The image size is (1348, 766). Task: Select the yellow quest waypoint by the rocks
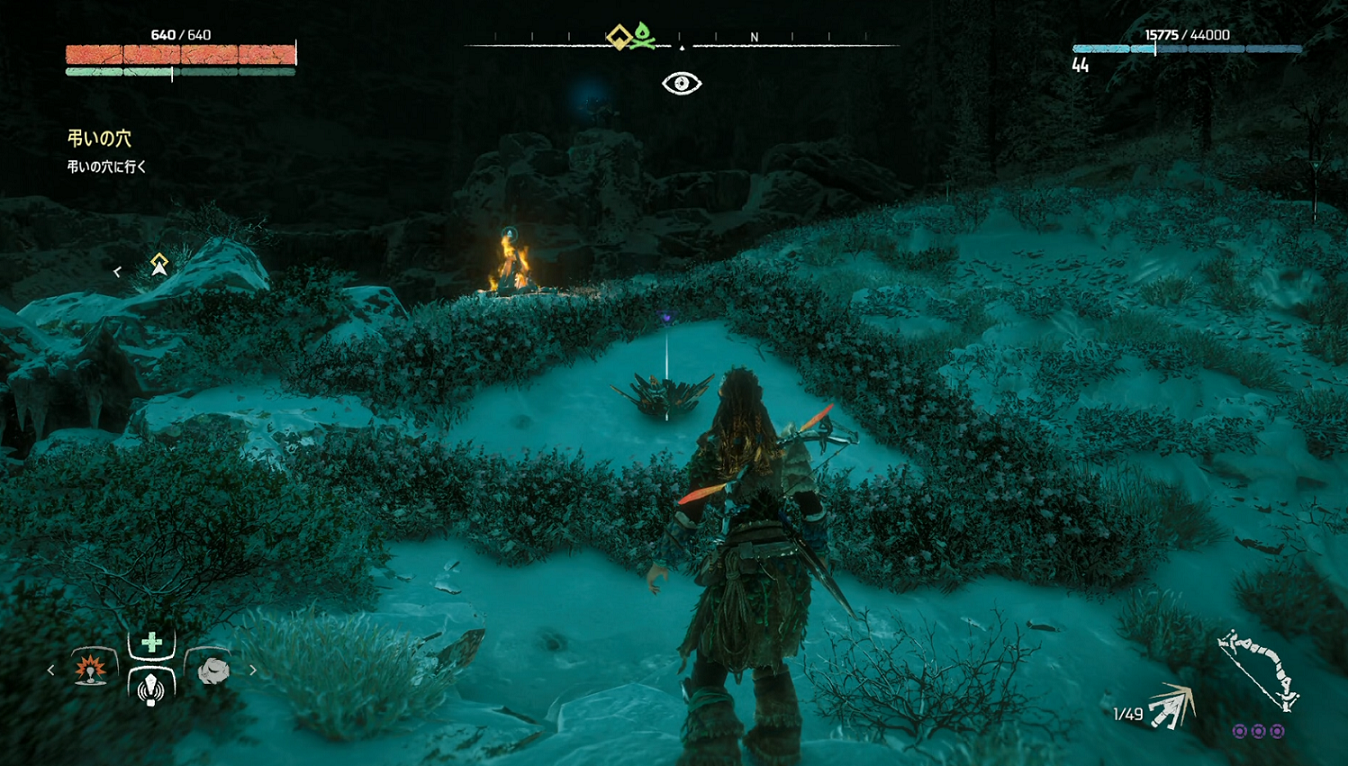(x=159, y=265)
